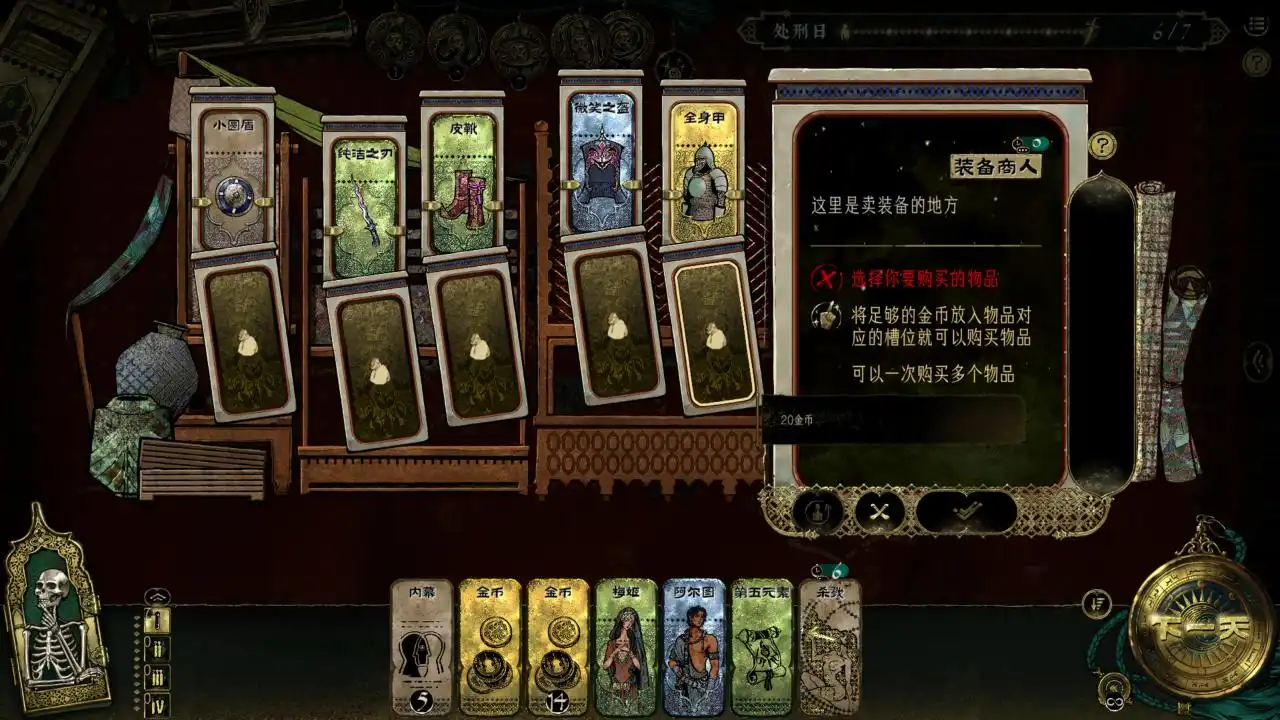Switch to the tier I potion slot
The image size is (1280, 720).
coord(157,619)
